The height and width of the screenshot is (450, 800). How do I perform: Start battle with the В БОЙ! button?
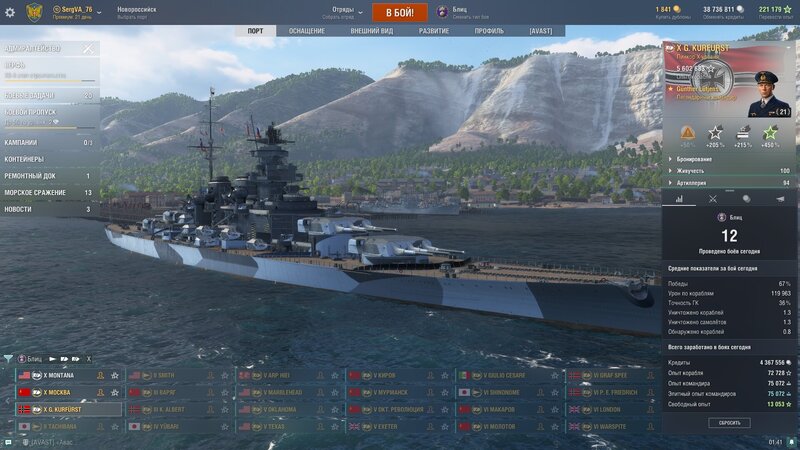point(400,12)
